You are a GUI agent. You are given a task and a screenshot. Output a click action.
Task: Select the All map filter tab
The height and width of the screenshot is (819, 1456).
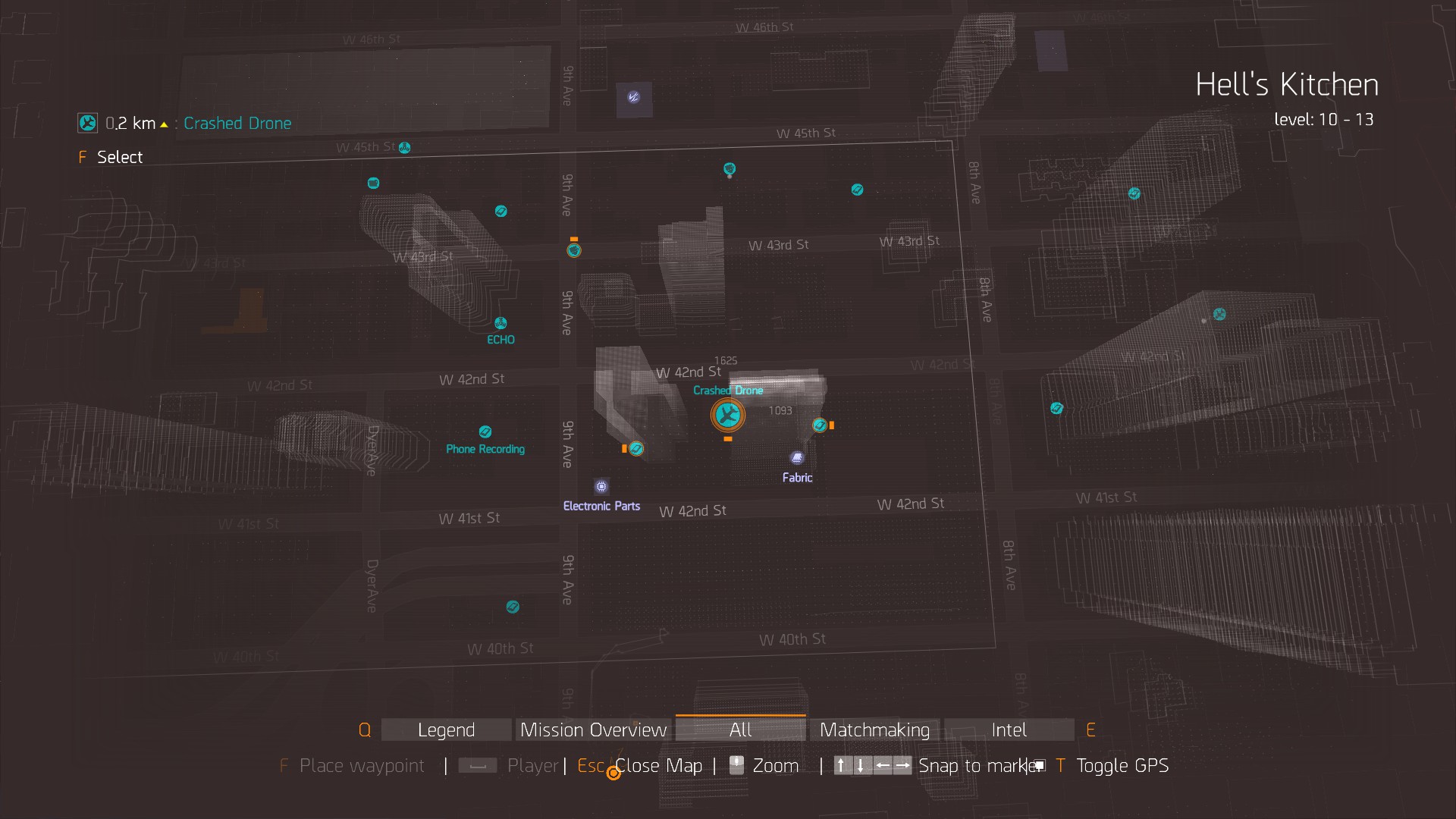click(740, 730)
